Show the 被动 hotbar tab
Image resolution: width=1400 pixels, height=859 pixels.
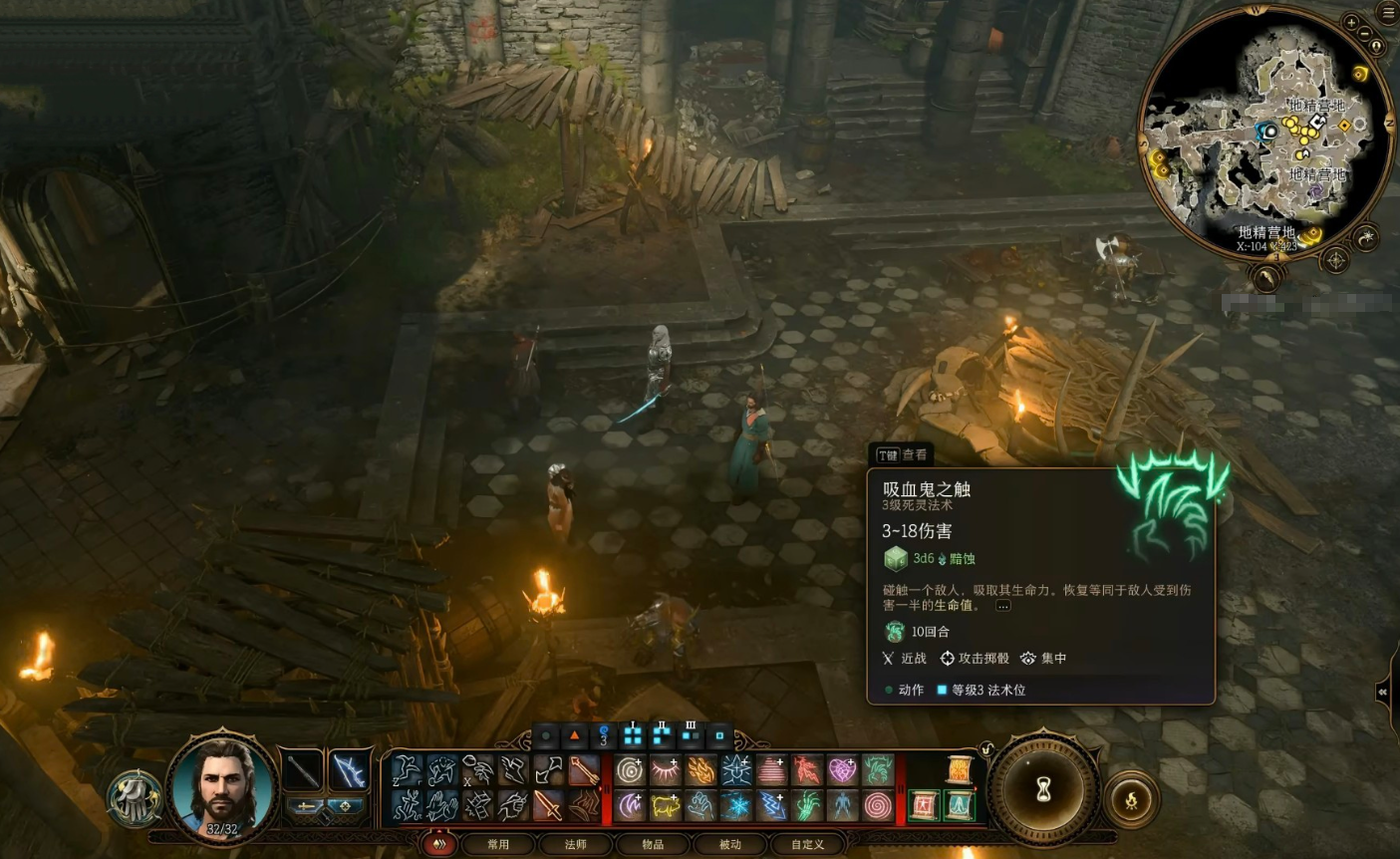730,844
